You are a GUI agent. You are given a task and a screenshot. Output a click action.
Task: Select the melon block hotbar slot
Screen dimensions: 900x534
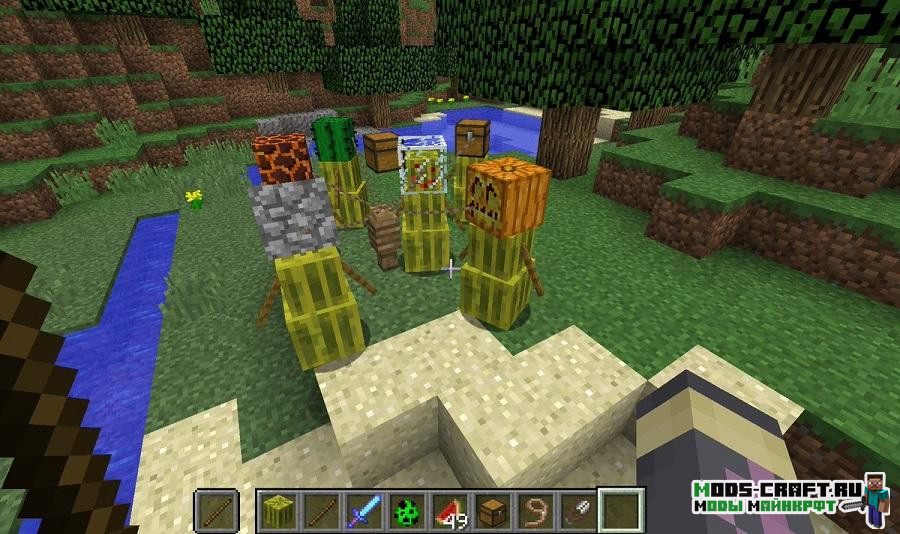tap(276, 510)
